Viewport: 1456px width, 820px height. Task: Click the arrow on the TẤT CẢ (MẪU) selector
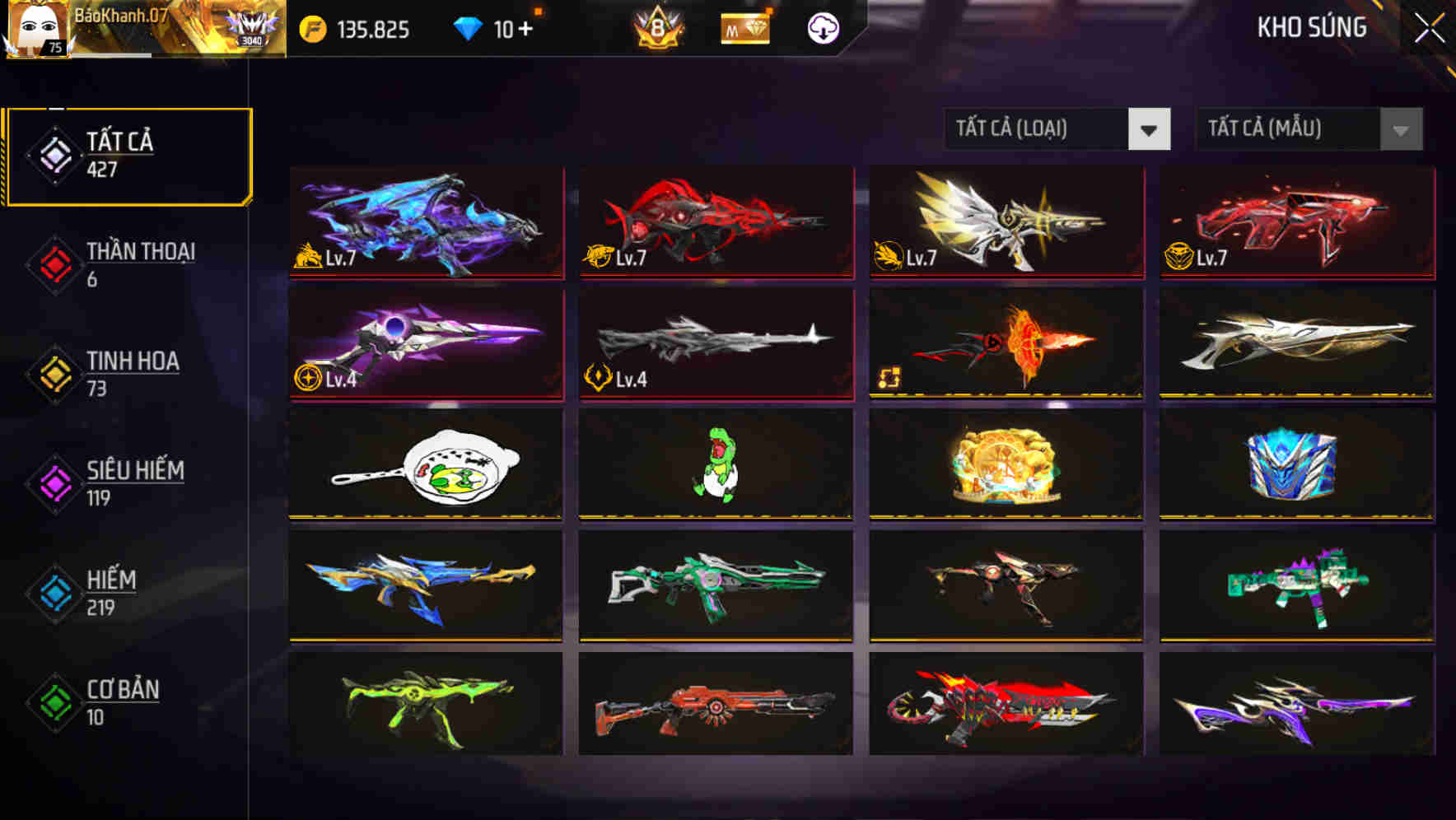(x=1398, y=129)
